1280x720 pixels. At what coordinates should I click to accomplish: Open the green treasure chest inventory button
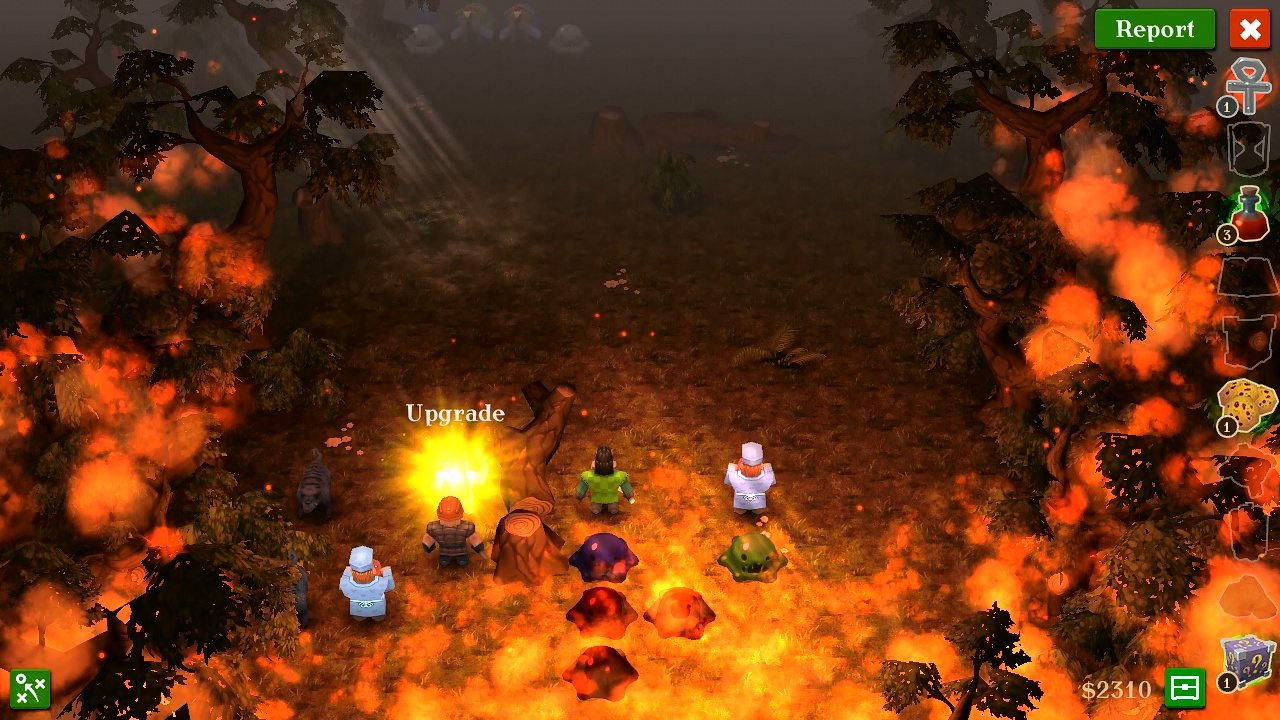pyautogui.click(x=1185, y=688)
